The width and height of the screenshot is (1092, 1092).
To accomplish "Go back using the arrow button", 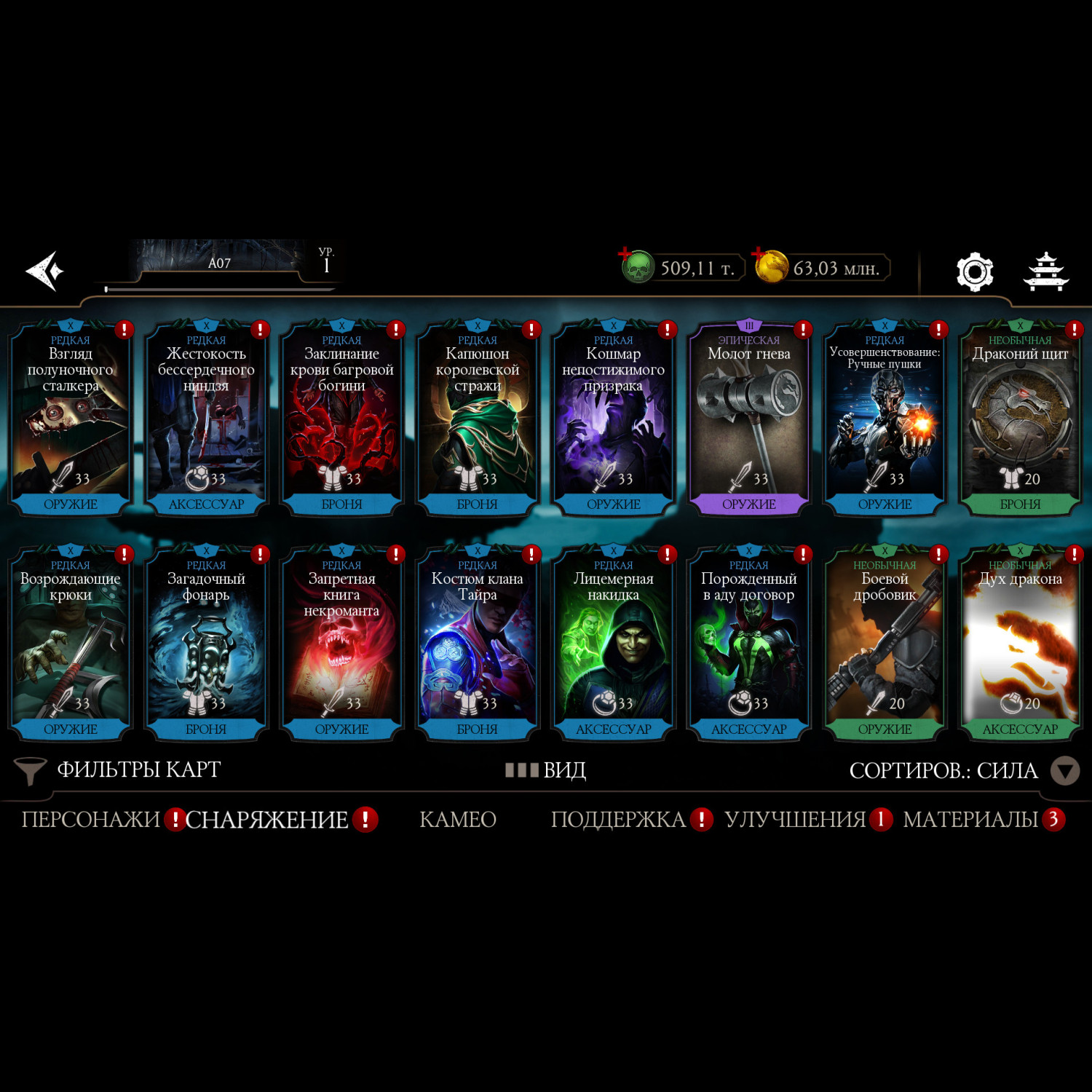I will [x=45, y=271].
